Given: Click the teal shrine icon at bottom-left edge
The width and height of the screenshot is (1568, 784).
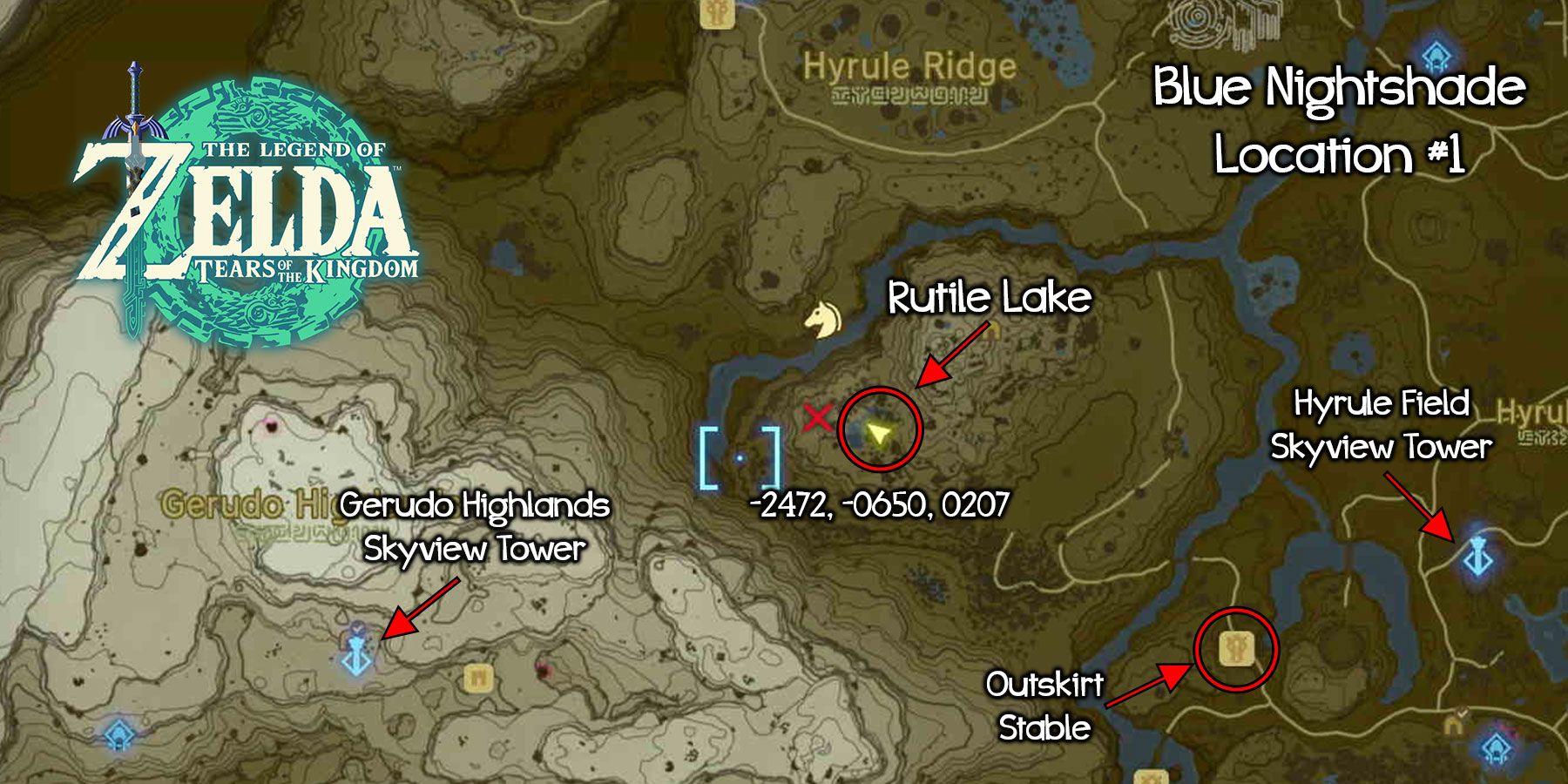Looking at the screenshot, I should pyautogui.click(x=119, y=735).
